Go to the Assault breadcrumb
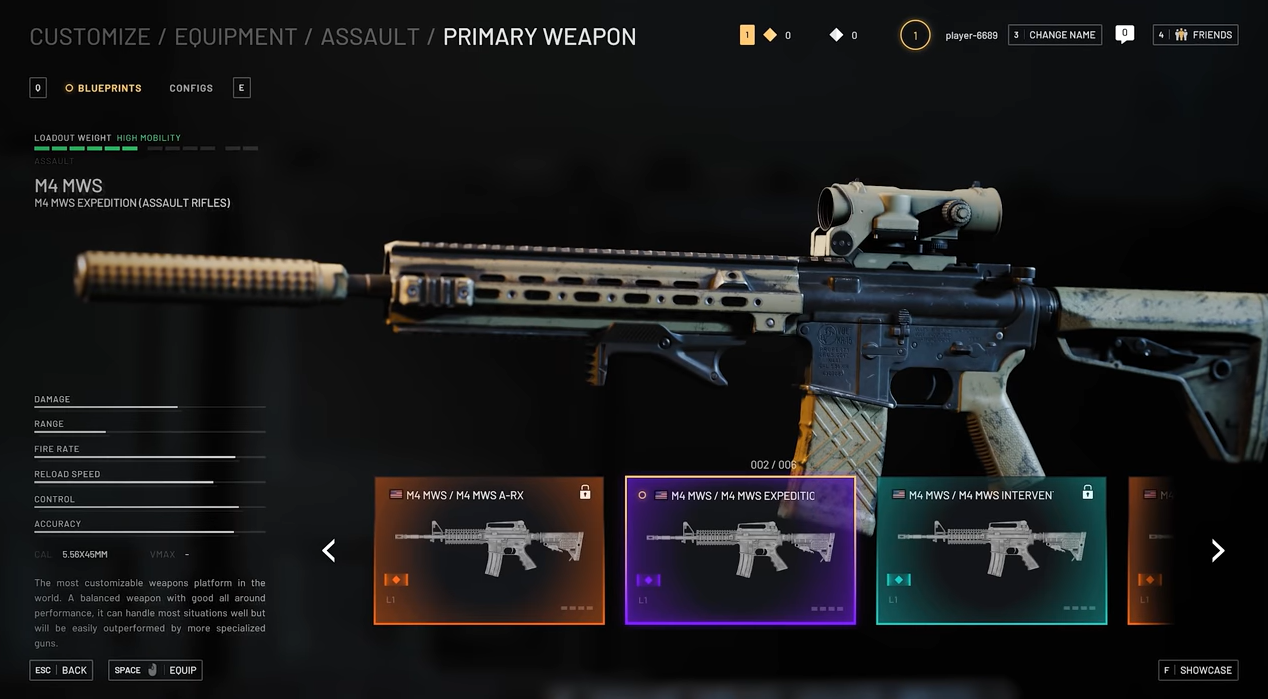The height and width of the screenshot is (699, 1268). click(370, 37)
